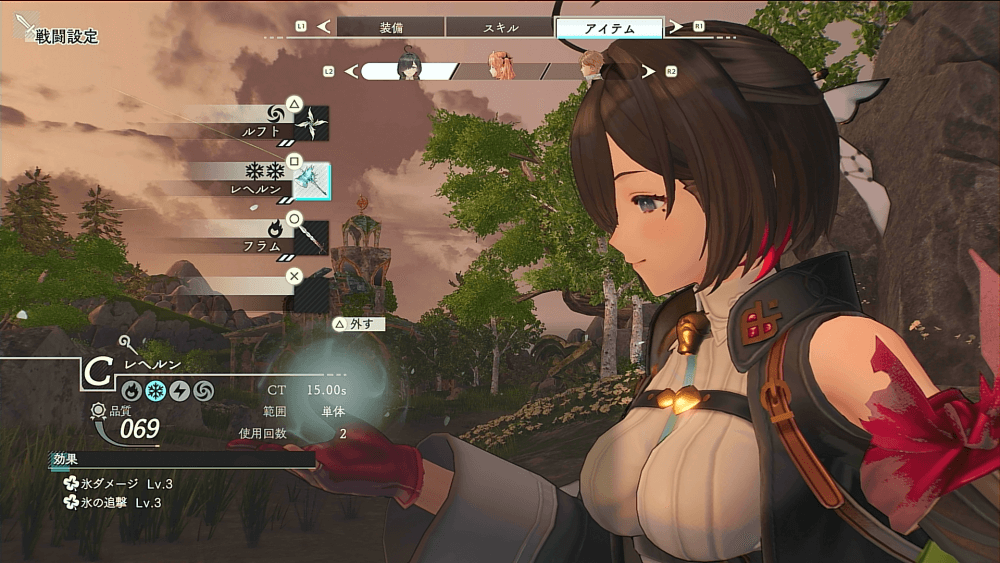Pick the light-brown-haired character portrait
Viewport: 1000px width, 563px height.
click(592, 70)
